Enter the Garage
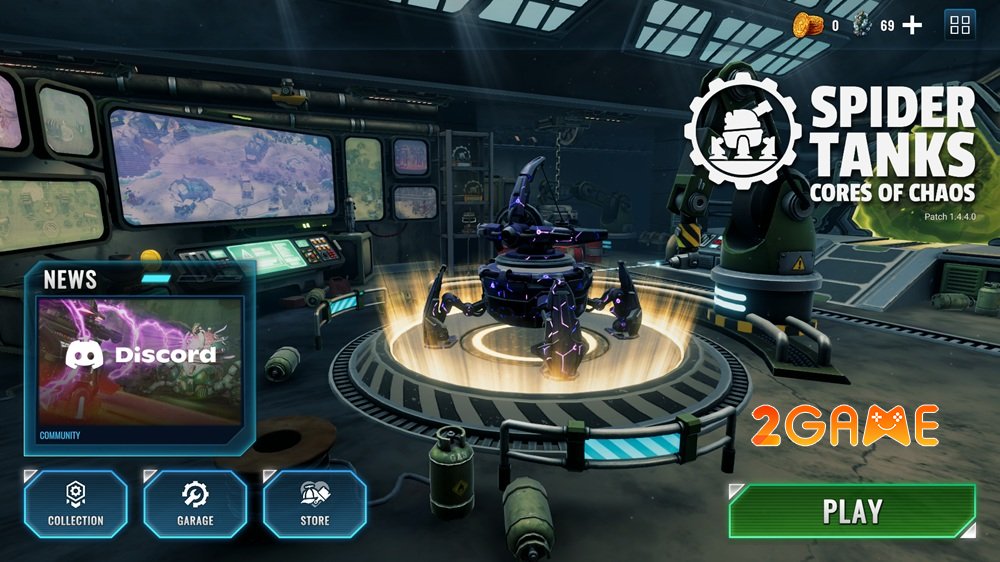 [195, 504]
